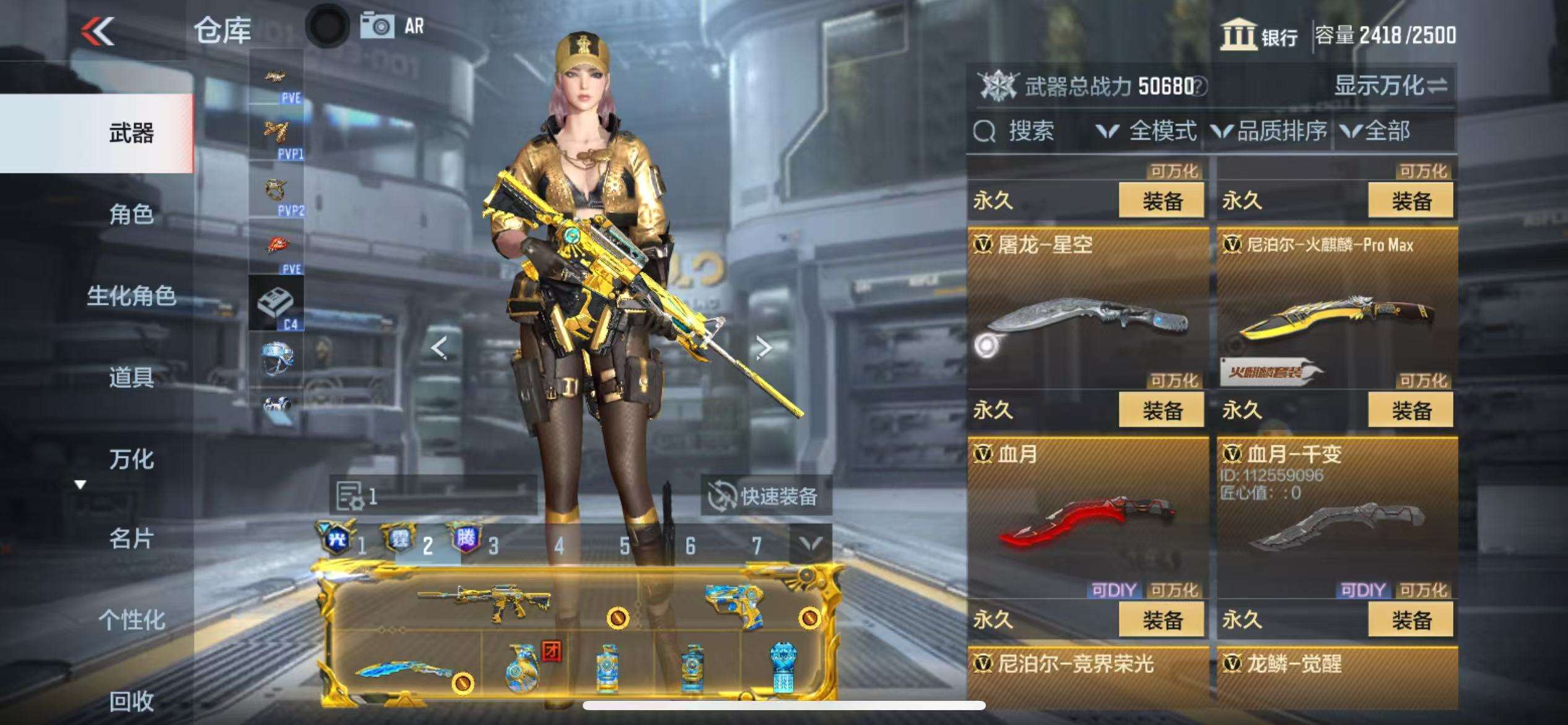Open the 银行 bank
Screen dimensions: 1568x725
1259,35
